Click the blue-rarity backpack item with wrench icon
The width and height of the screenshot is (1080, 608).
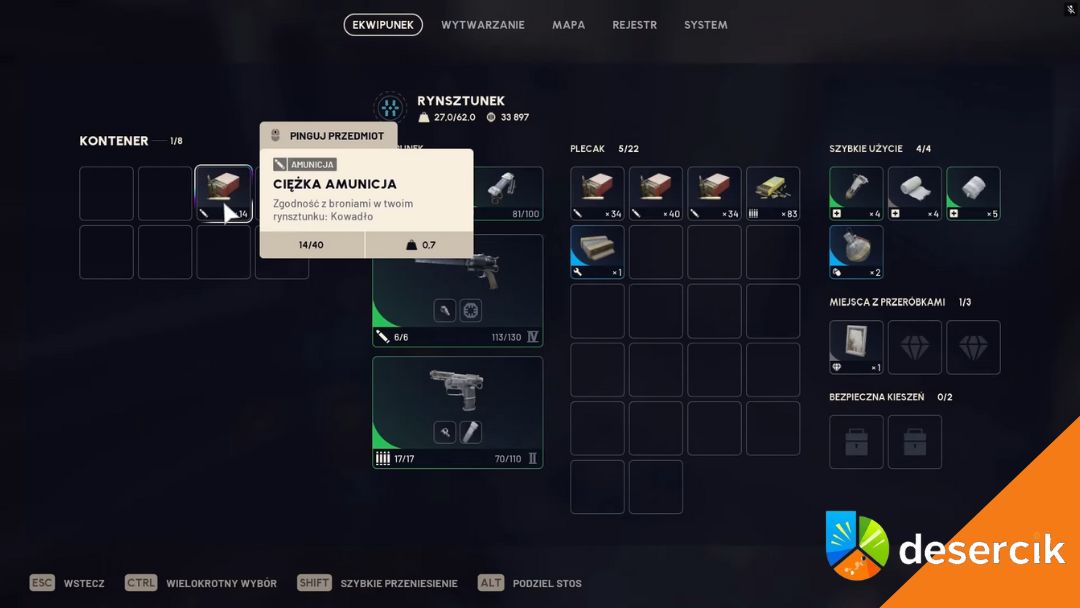tap(597, 252)
